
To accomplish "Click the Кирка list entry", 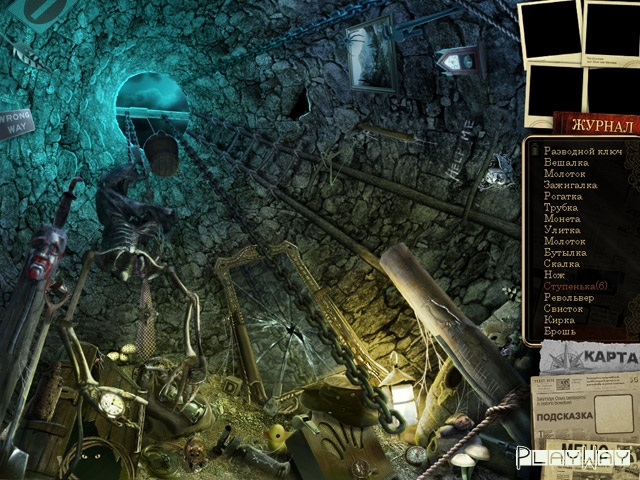I will [x=559, y=320].
